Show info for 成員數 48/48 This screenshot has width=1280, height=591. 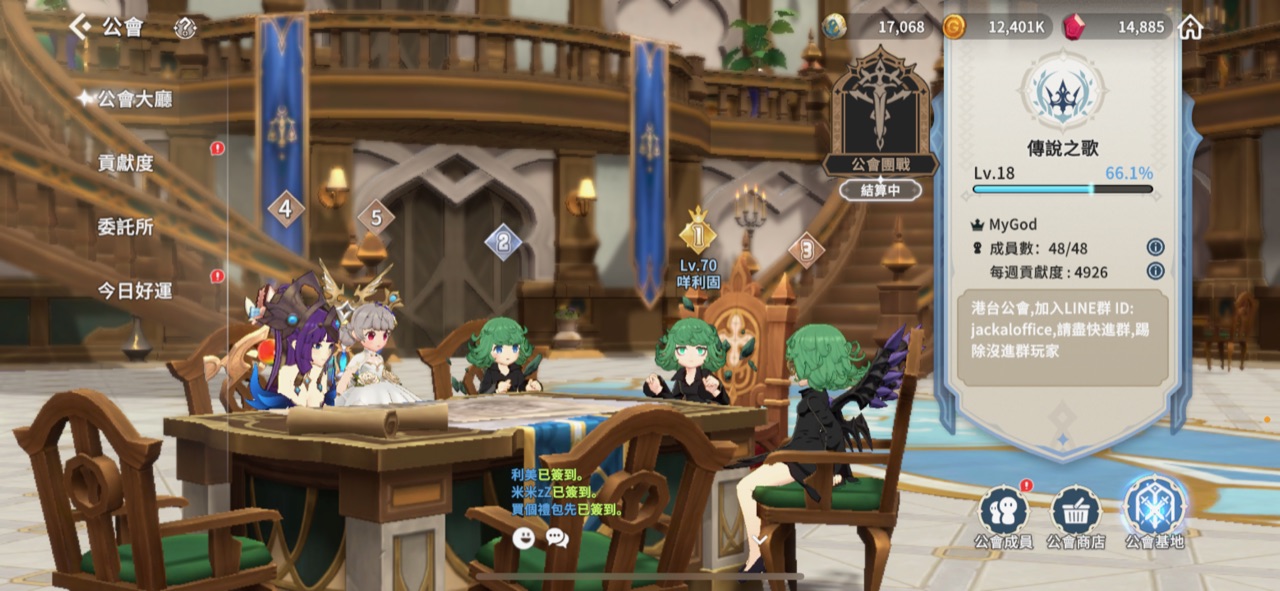point(1155,247)
